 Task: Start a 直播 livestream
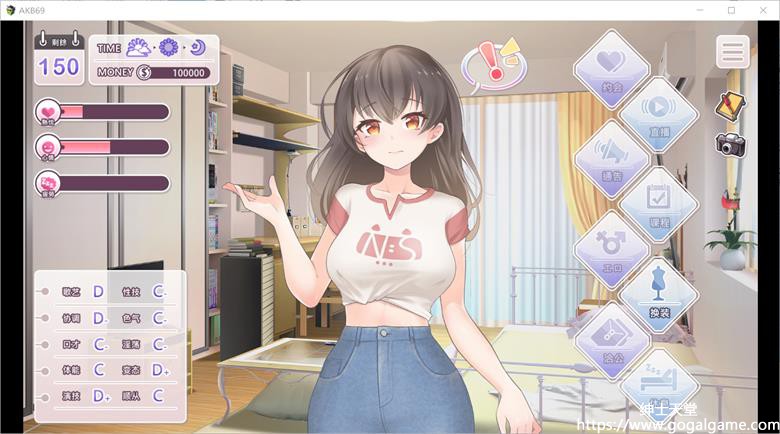[658, 112]
